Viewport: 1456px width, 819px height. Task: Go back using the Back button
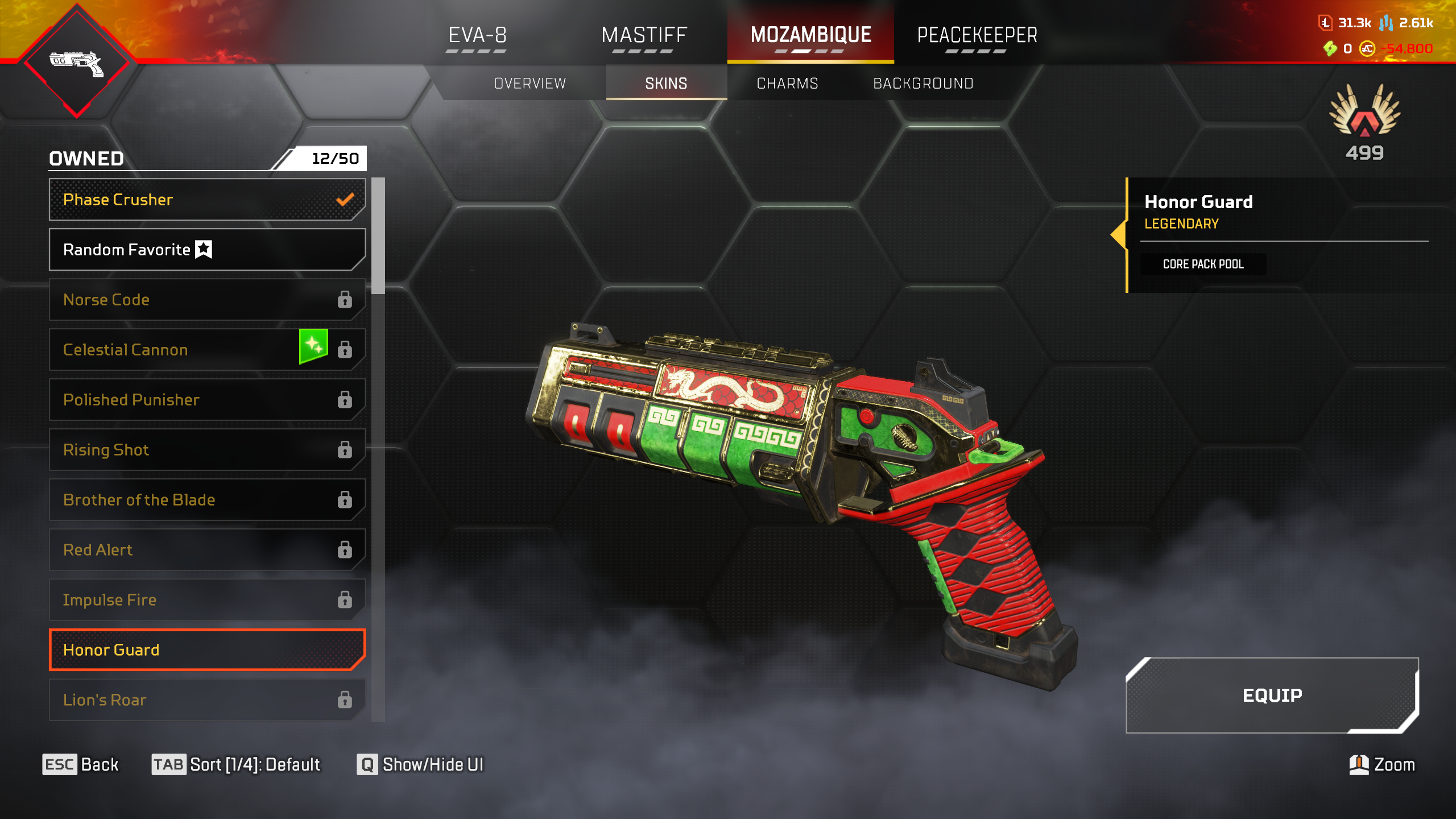tap(81, 764)
